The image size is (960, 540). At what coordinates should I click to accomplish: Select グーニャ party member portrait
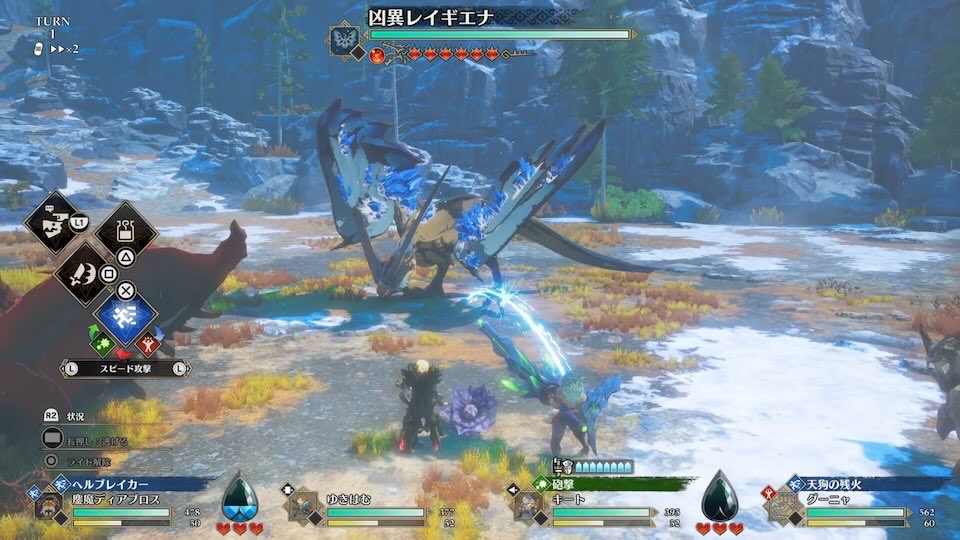[781, 506]
